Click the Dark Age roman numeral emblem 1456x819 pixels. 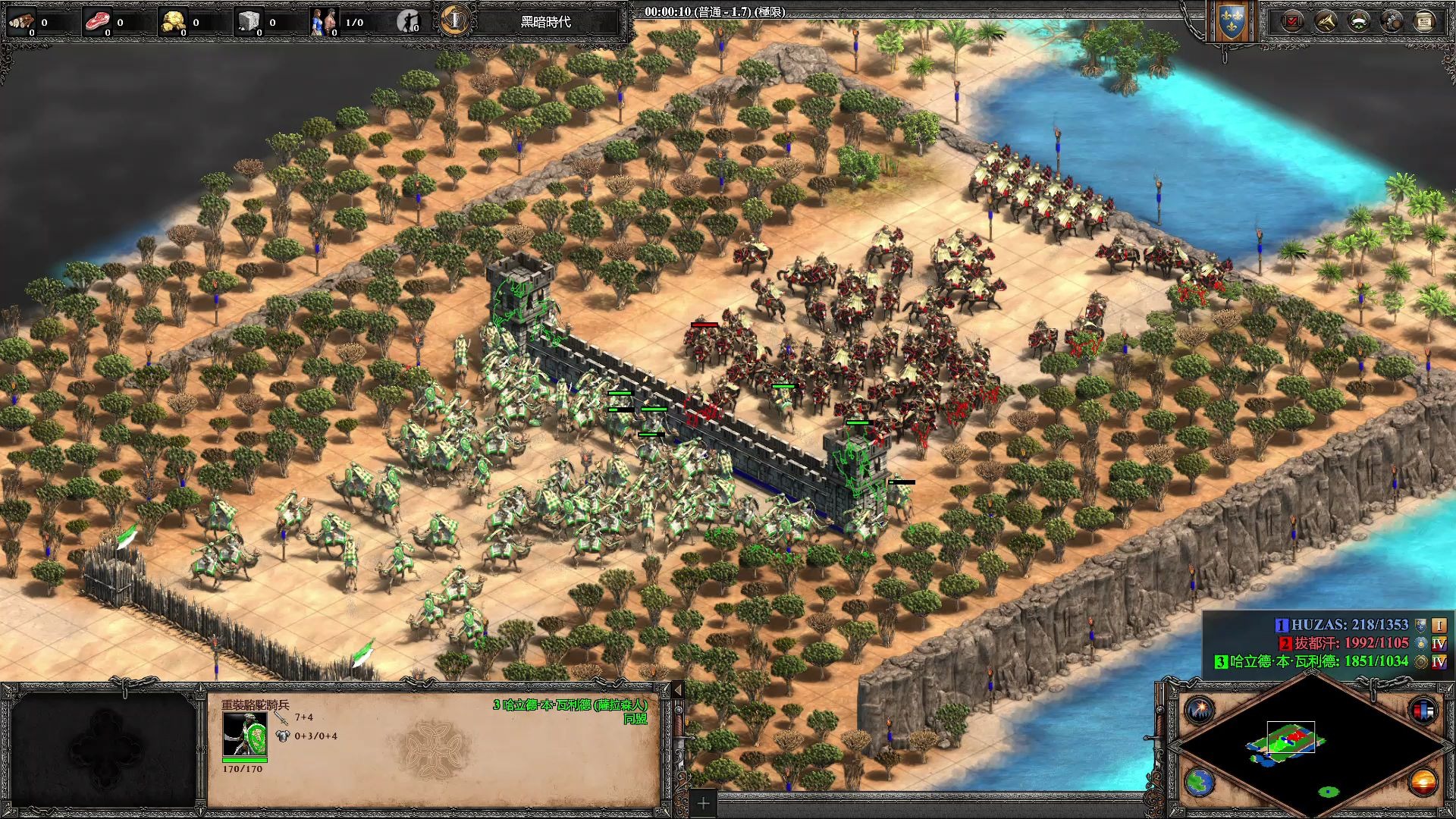point(455,20)
